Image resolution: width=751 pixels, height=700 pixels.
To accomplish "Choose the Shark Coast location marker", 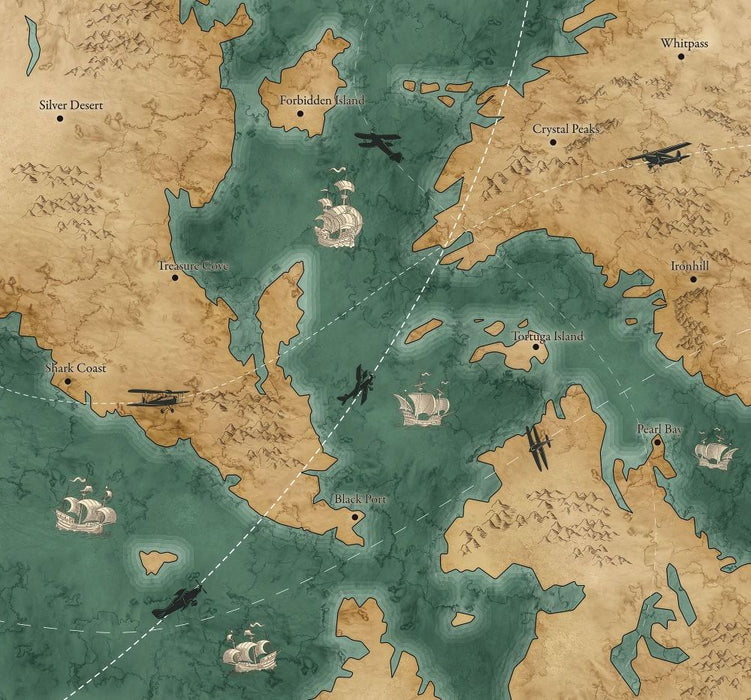I will (68, 381).
